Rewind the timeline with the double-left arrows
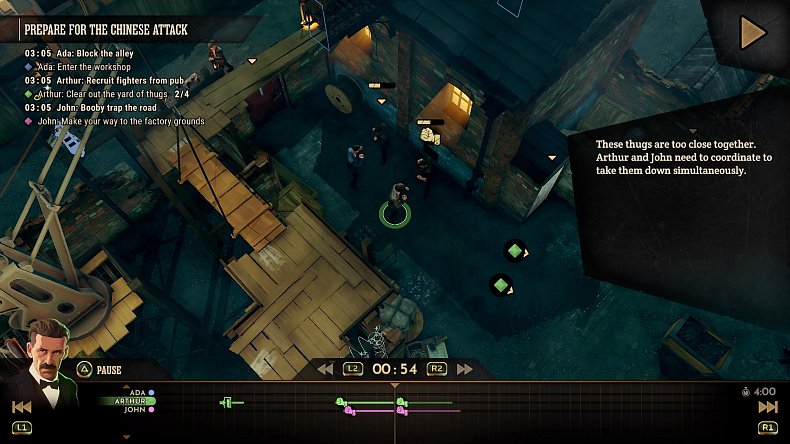Image resolution: width=790 pixels, height=444 pixels. (325, 369)
